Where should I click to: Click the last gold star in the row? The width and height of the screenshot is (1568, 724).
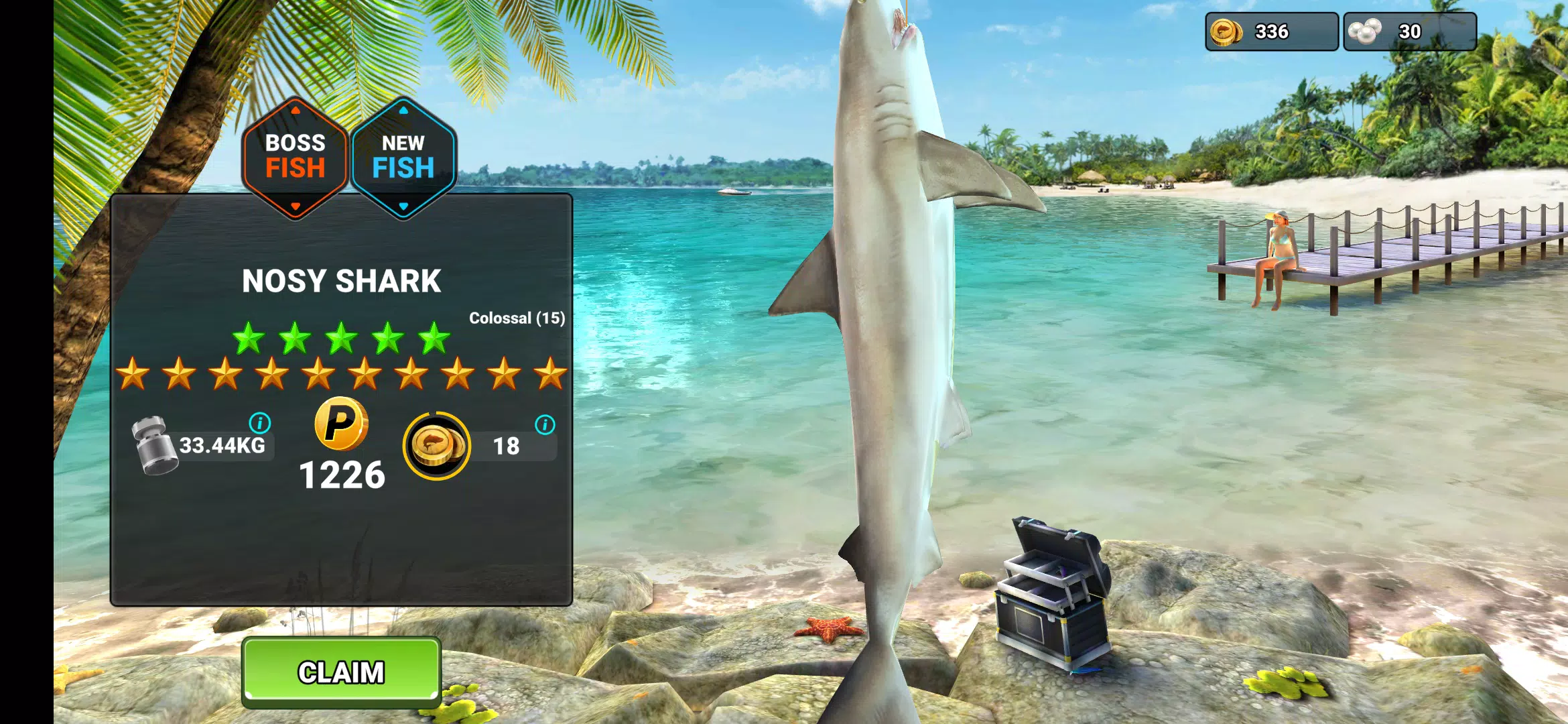click(549, 374)
